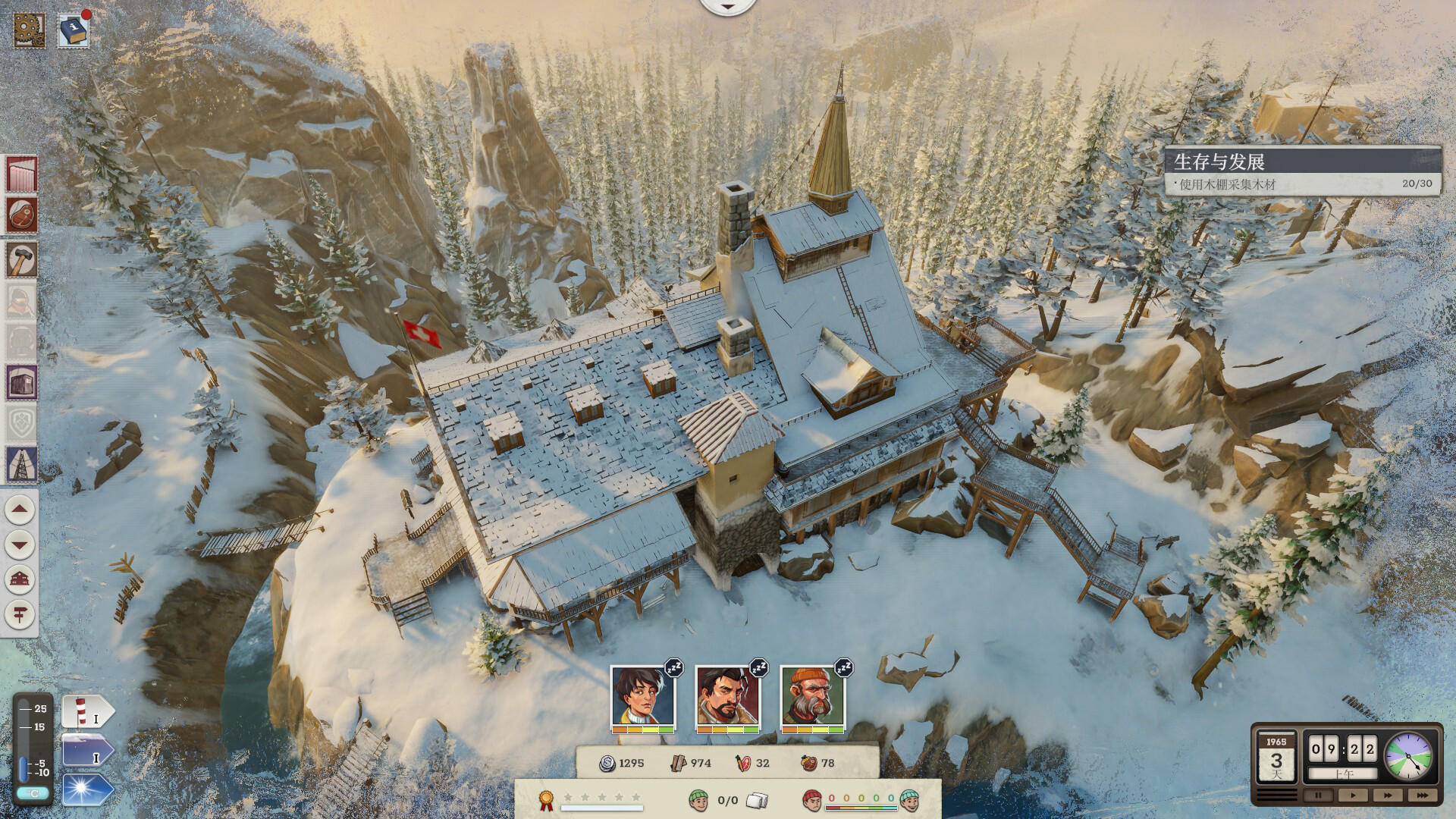Select the blue transmission tower category
Viewport: 1456px width, 819px height.
tap(20, 463)
